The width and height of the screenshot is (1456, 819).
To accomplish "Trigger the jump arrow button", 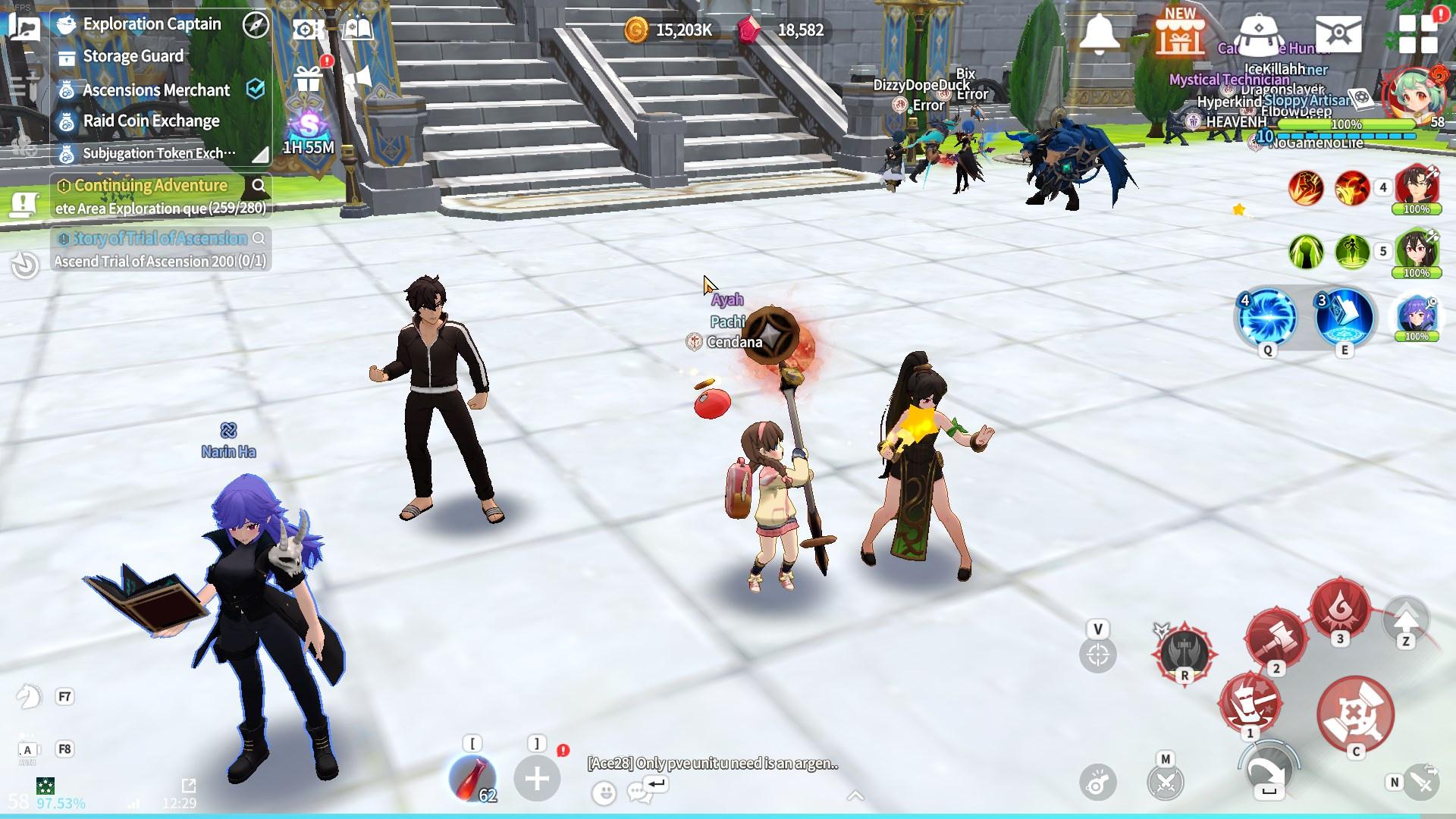I will [x=1406, y=619].
